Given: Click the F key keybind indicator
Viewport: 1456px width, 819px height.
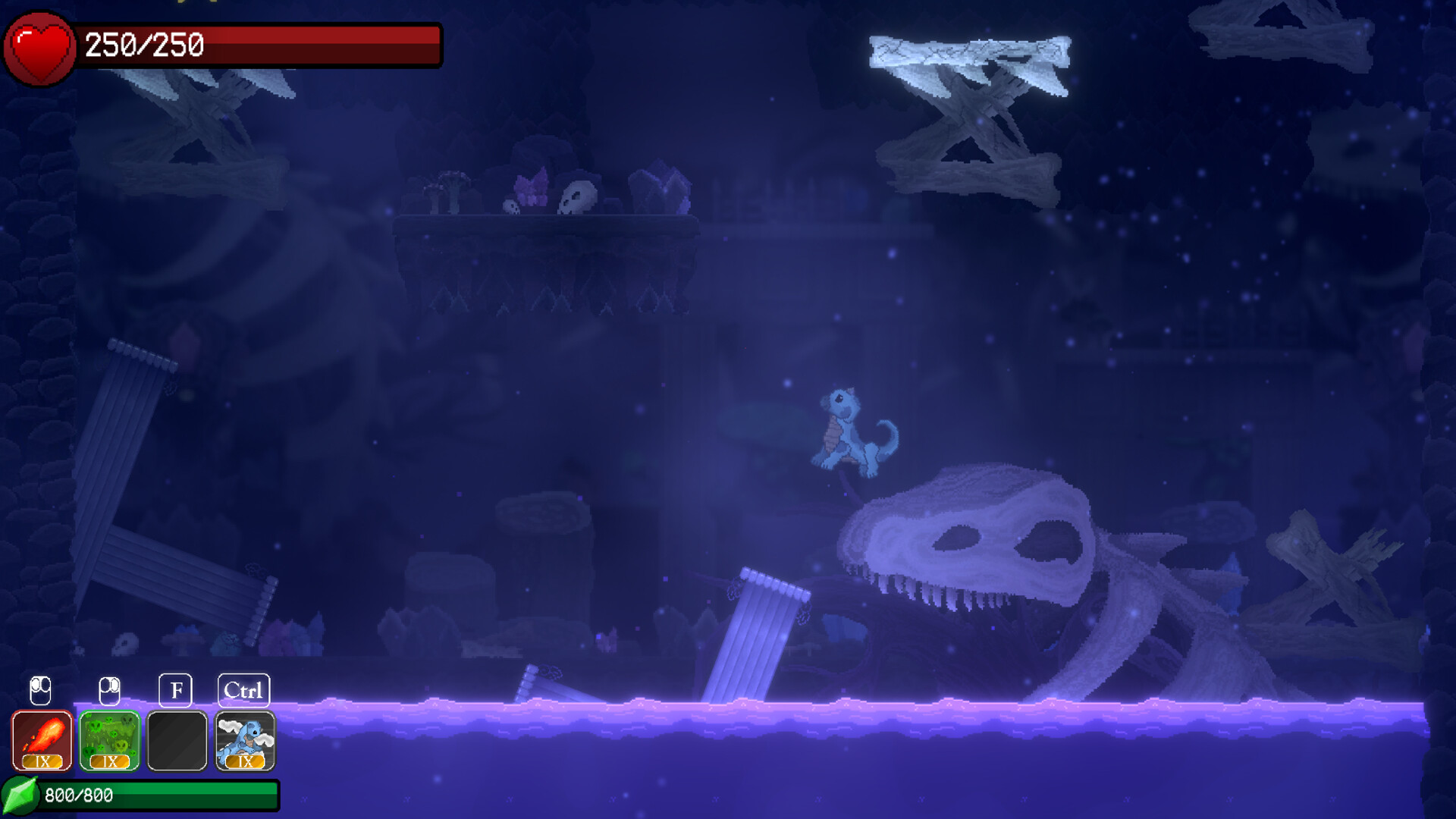Looking at the screenshot, I should [177, 689].
